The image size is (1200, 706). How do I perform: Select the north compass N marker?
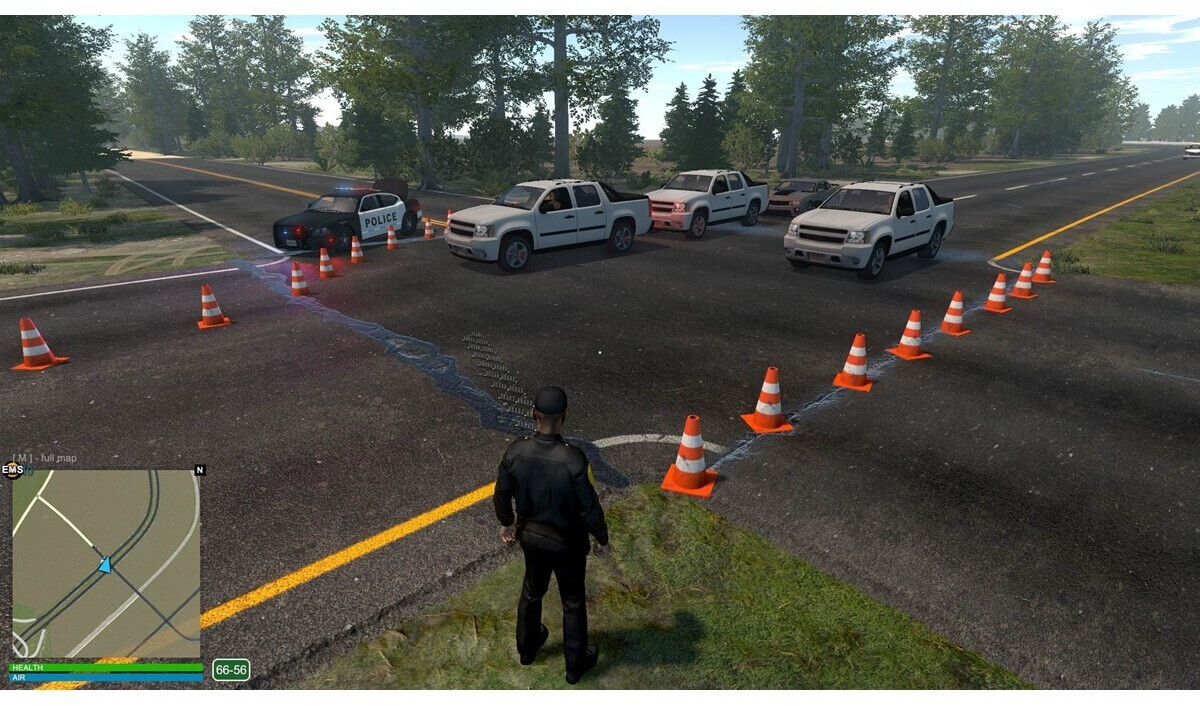(x=199, y=470)
